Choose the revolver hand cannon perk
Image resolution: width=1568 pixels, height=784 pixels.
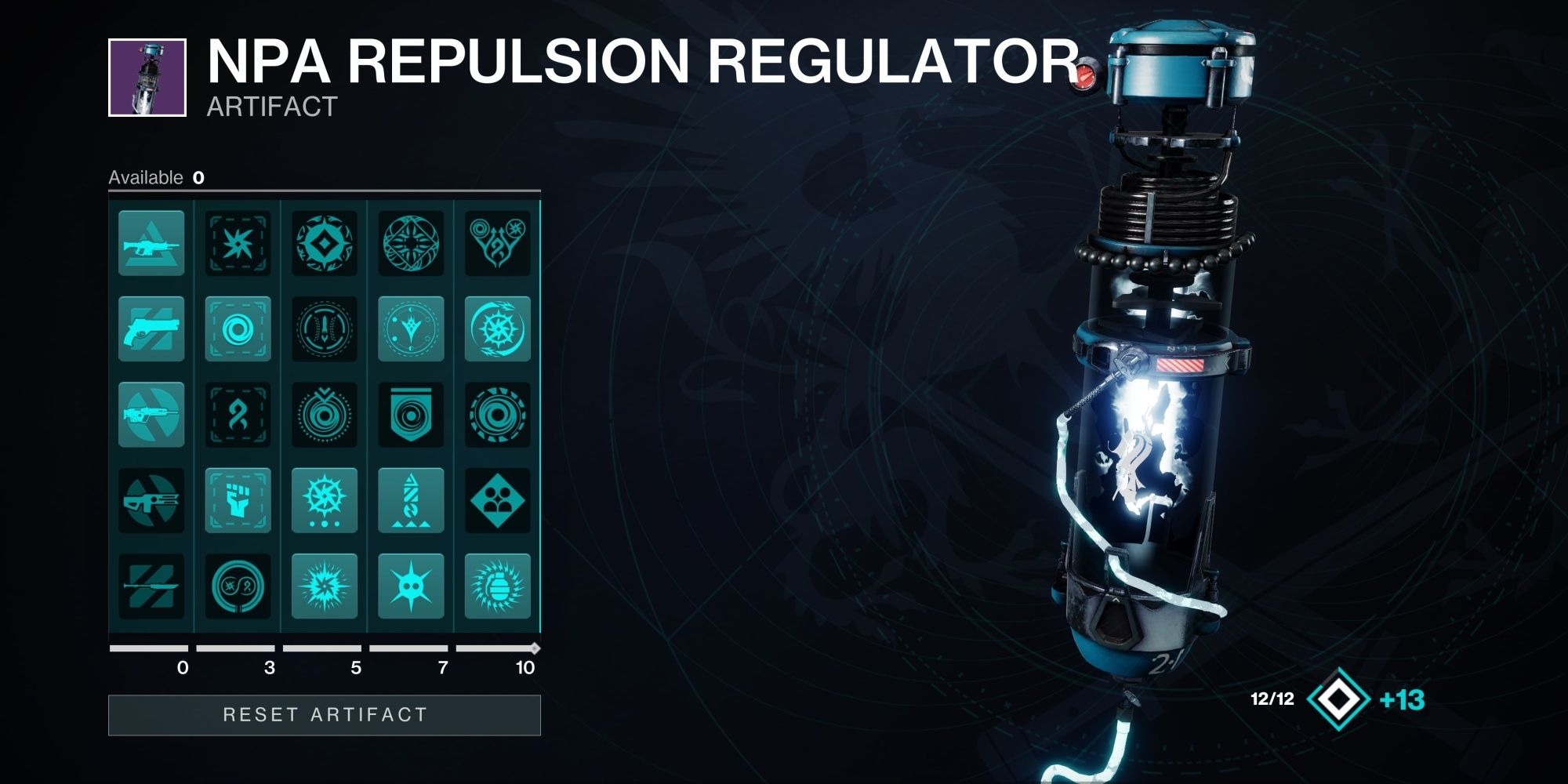click(x=151, y=328)
